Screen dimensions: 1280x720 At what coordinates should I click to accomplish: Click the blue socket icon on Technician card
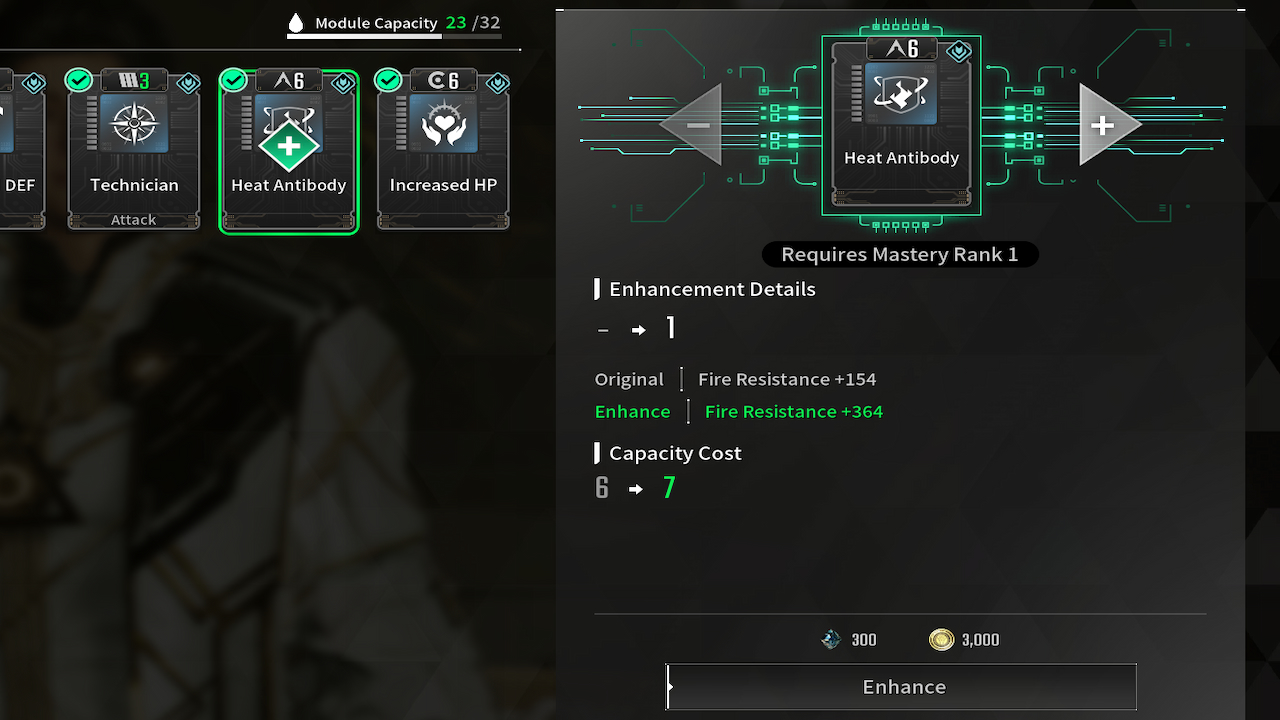[x=187, y=84]
